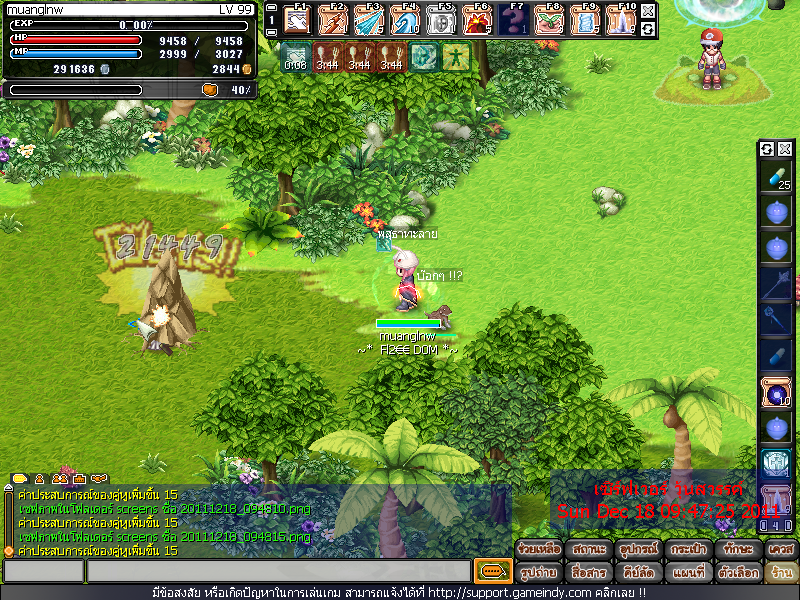The image size is (800, 600).
Task: Use the blue-white capsule with count 25
Action: point(776,177)
